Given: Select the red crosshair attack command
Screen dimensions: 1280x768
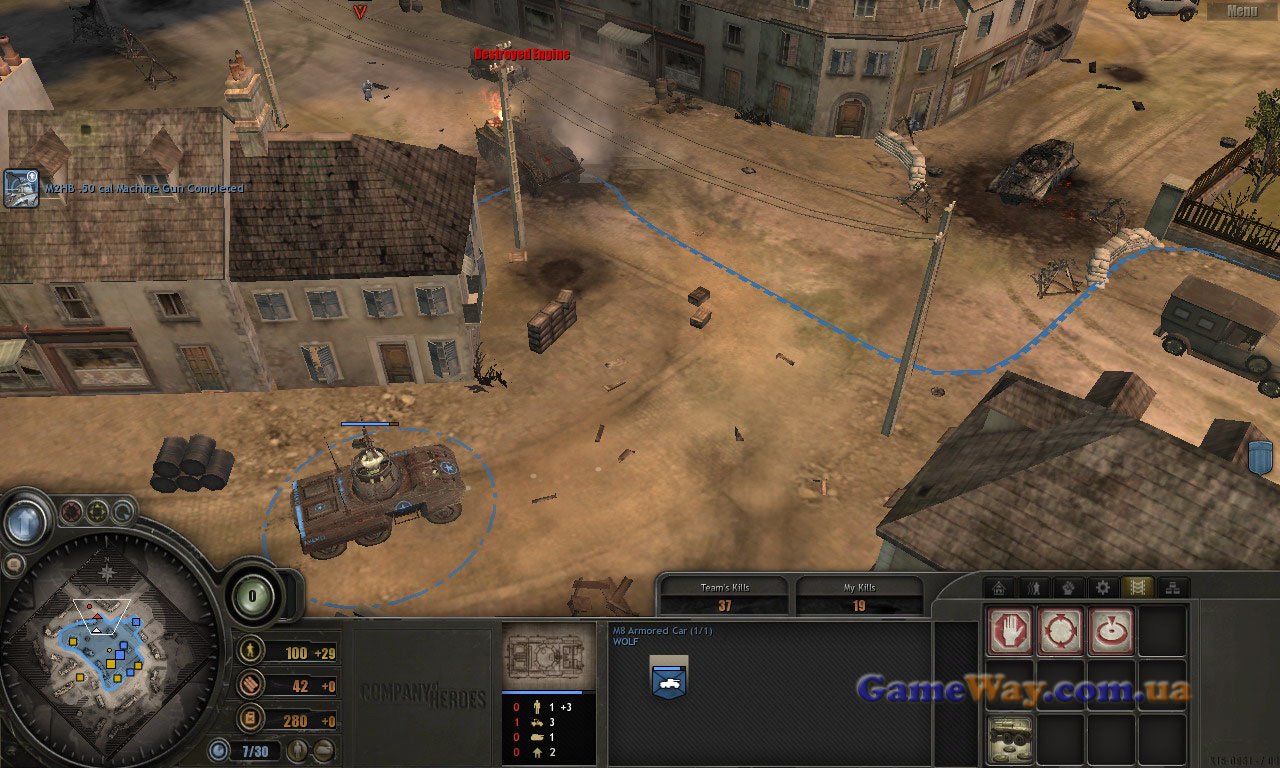Looking at the screenshot, I should point(1059,631).
